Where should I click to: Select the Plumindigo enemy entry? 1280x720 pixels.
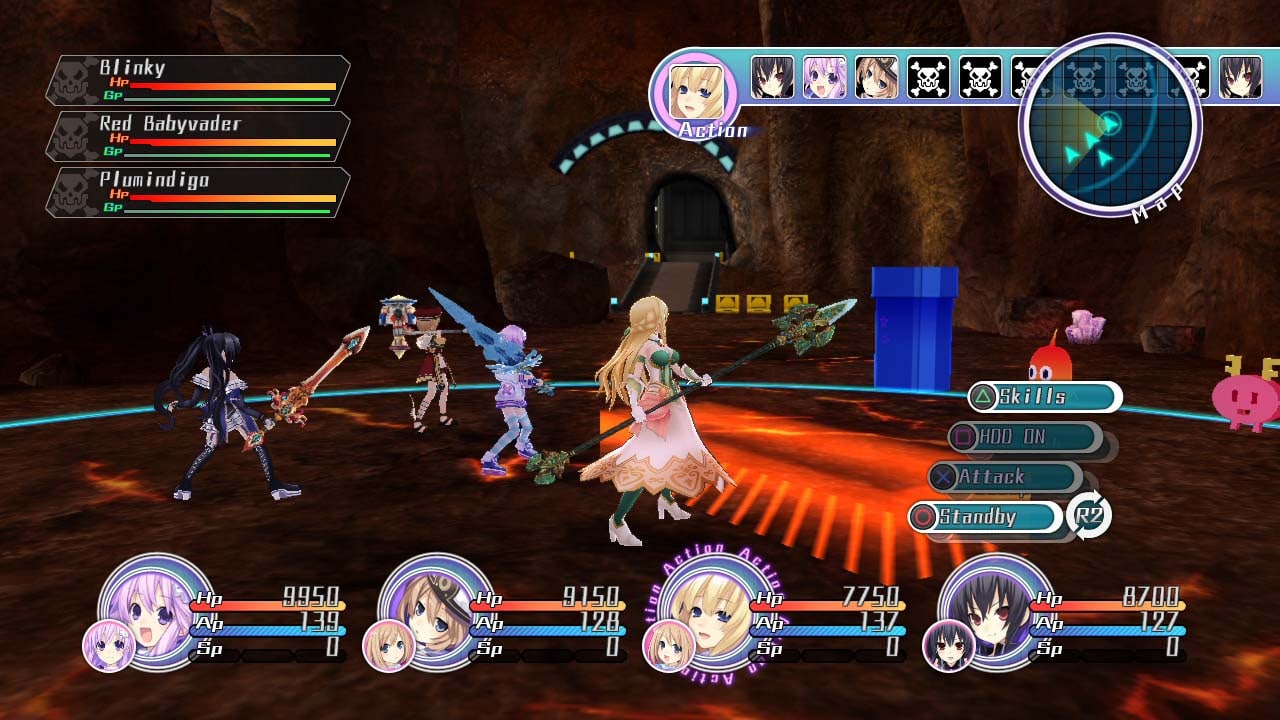point(198,193)
